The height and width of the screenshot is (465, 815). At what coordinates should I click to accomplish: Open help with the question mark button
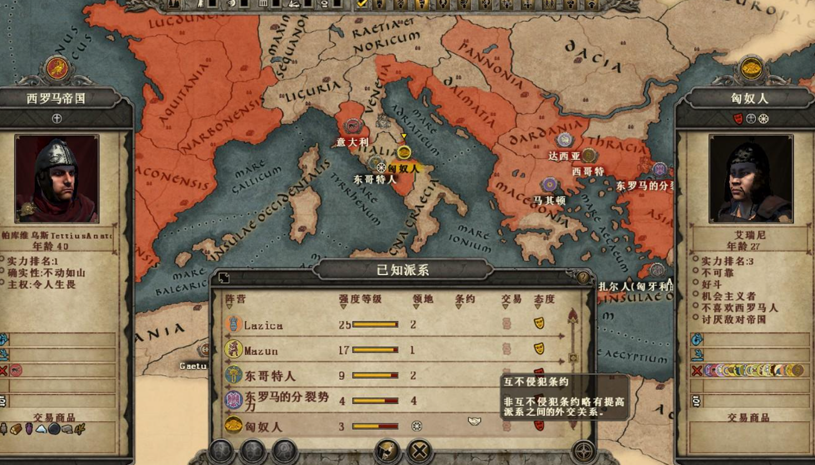584,278
